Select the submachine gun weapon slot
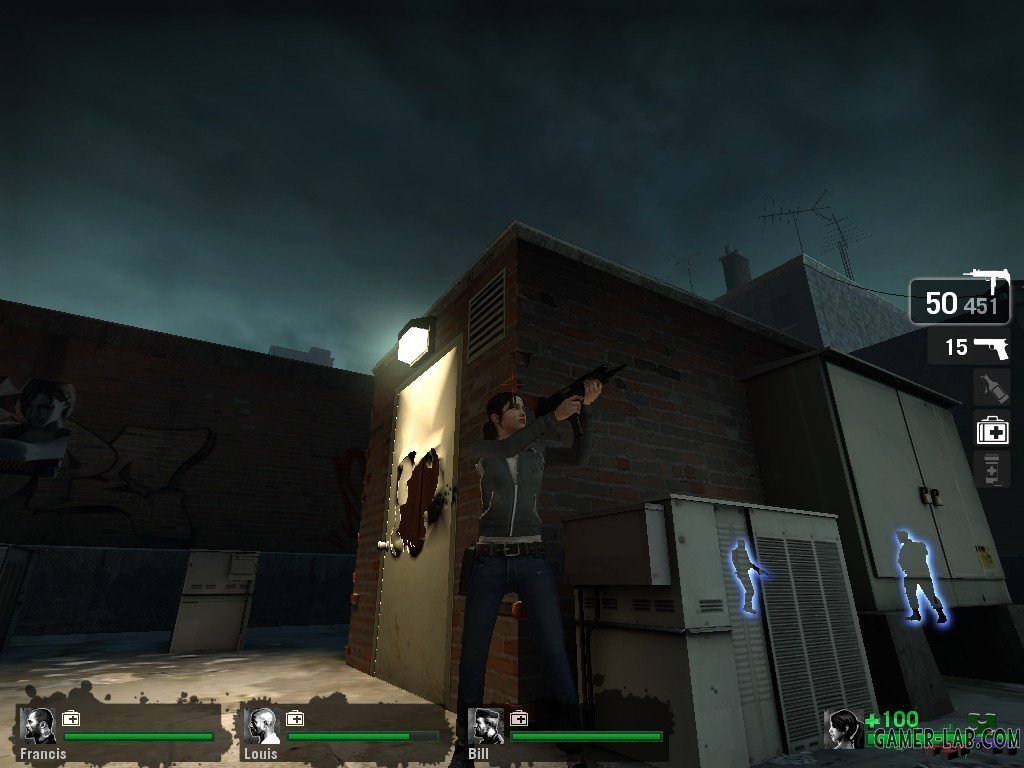1024x768 pixels. 959,300
